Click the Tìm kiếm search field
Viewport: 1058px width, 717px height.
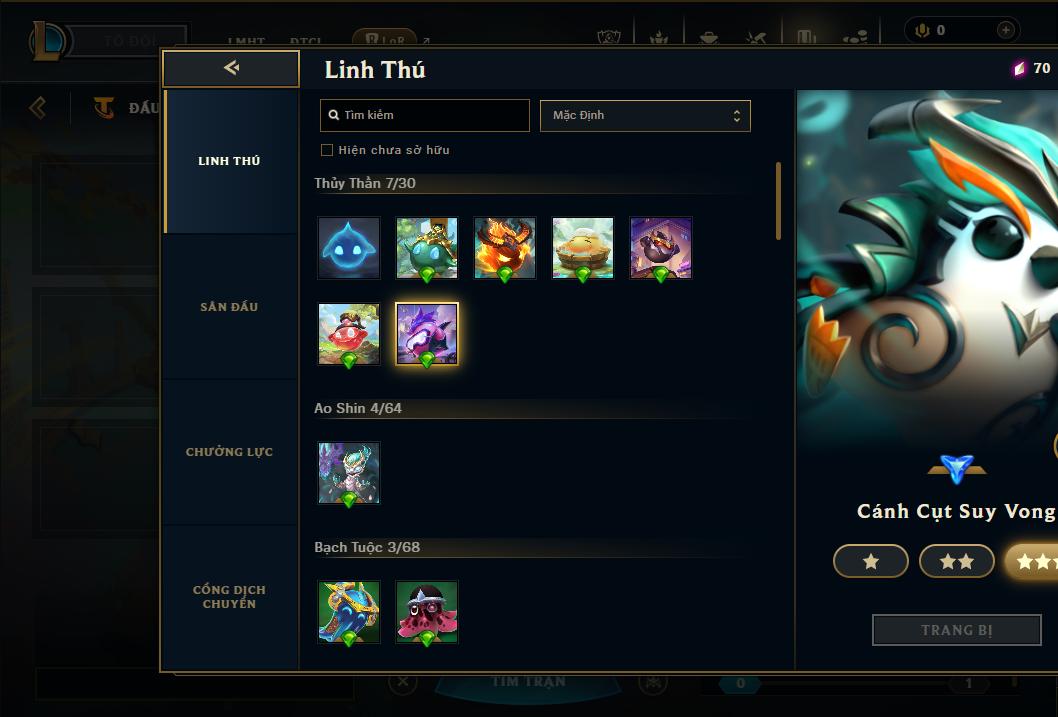[425, 115]
